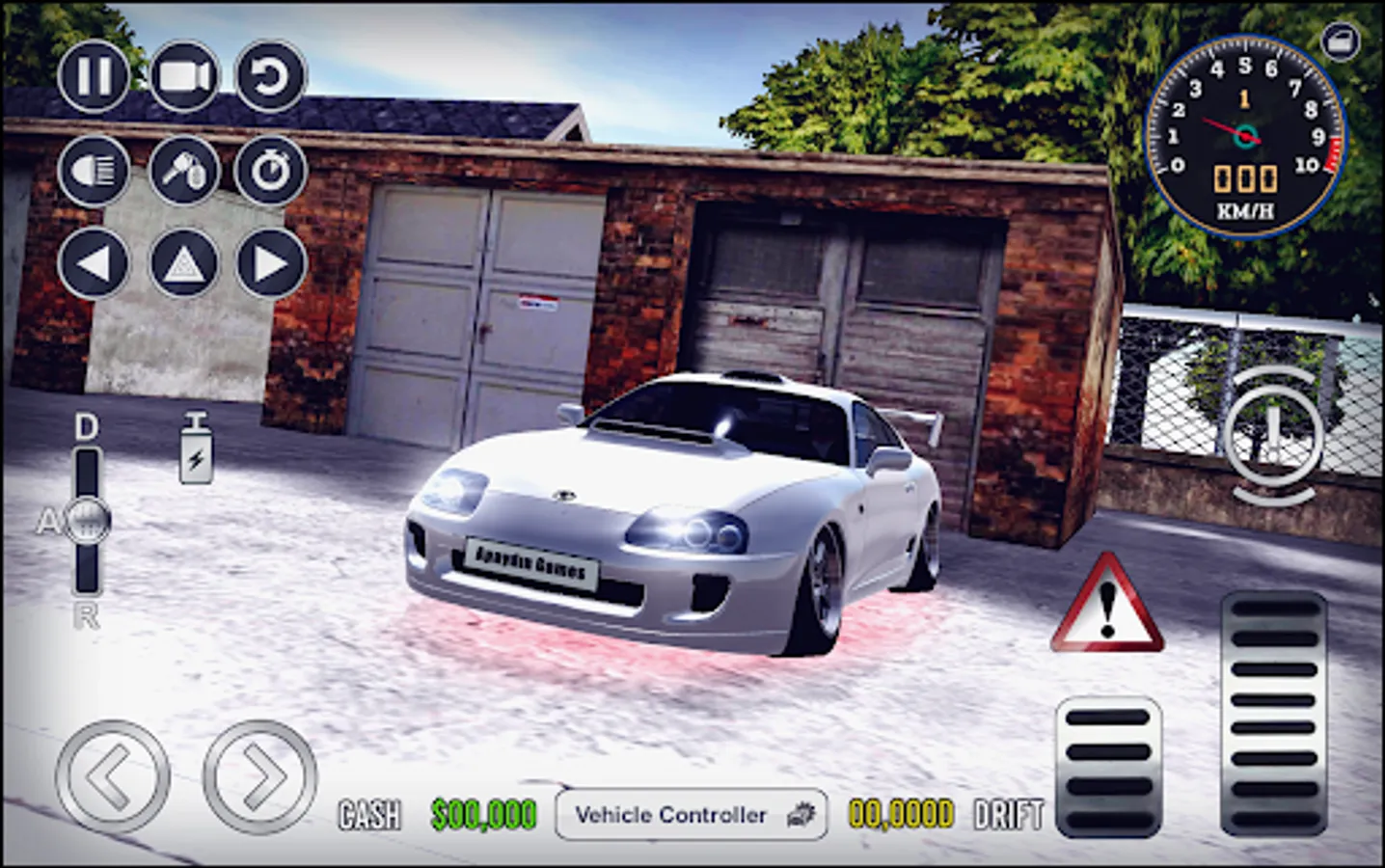Open the Vehicle Controller menu
The width and height of the screenshot is (1385, 868).
(692, 815)
